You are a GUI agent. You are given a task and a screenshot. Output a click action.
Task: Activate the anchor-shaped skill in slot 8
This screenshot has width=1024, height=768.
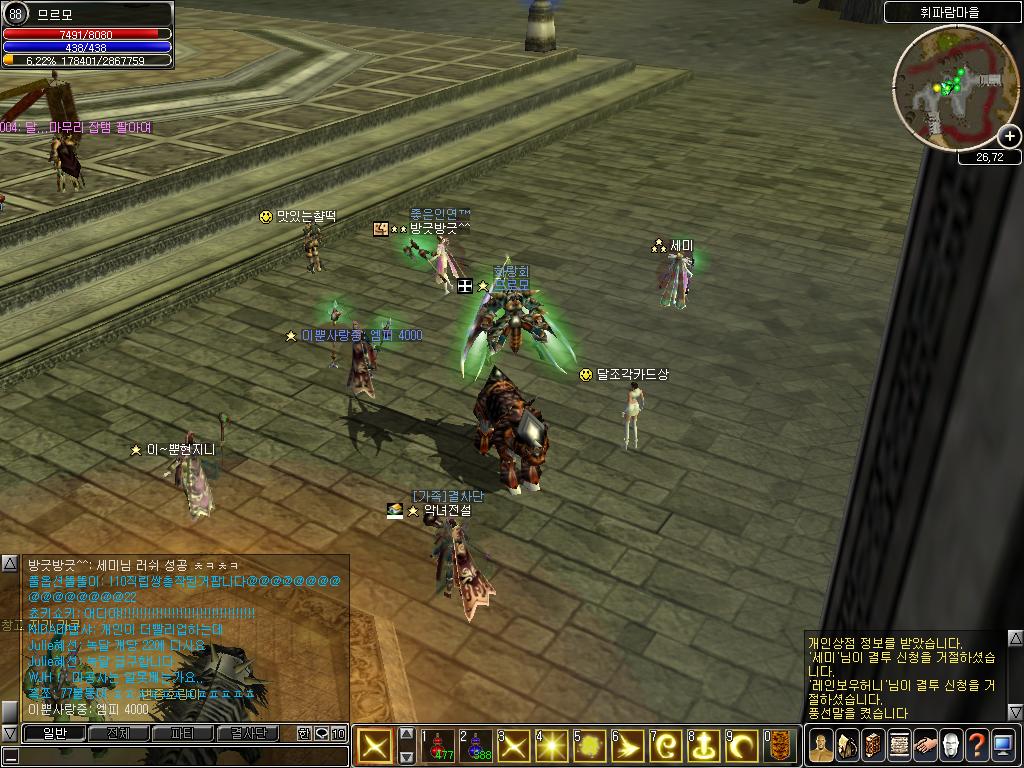(x=704, y=746)
